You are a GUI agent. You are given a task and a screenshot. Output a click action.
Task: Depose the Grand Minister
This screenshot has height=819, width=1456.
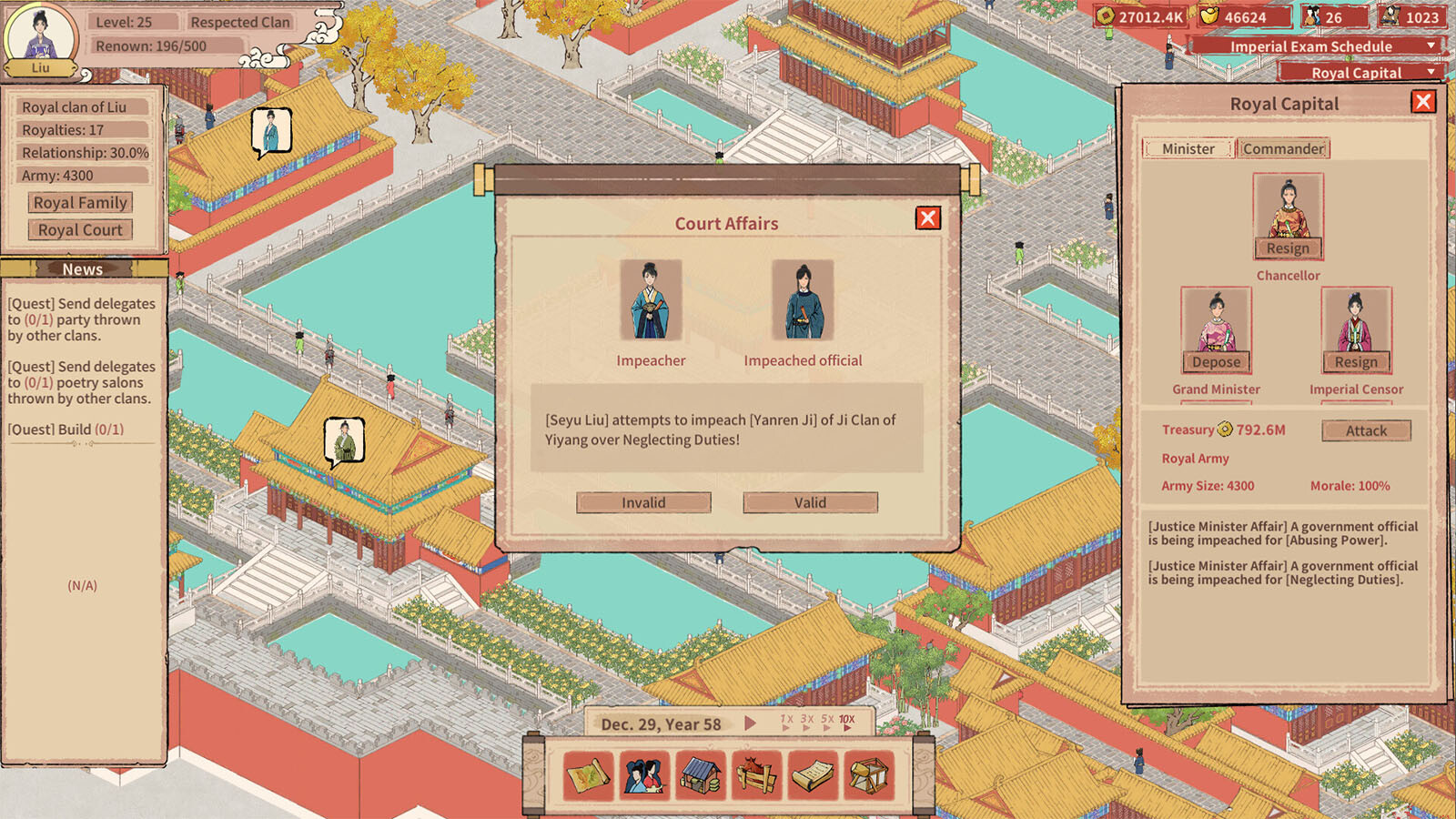[1216, 362]
